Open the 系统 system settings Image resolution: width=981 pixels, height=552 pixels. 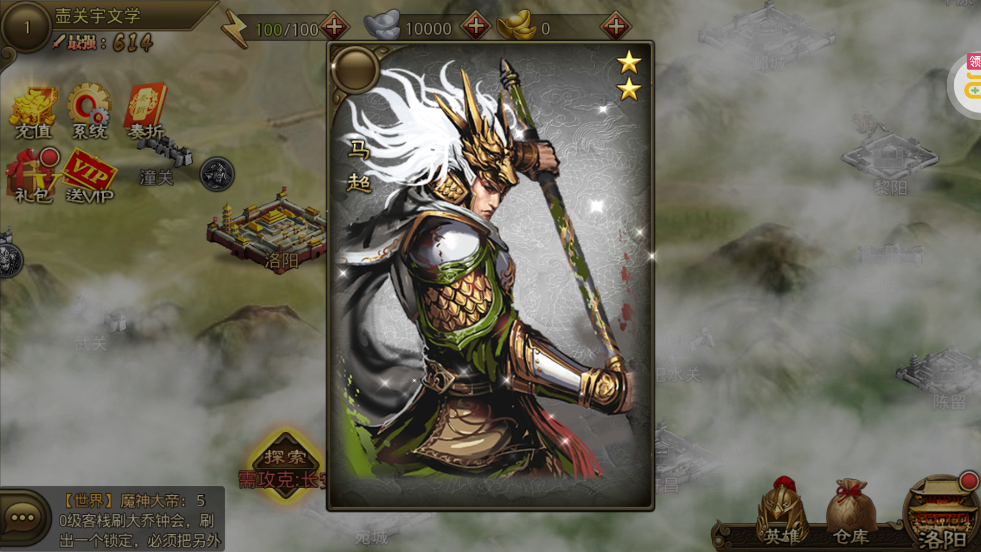89,109
